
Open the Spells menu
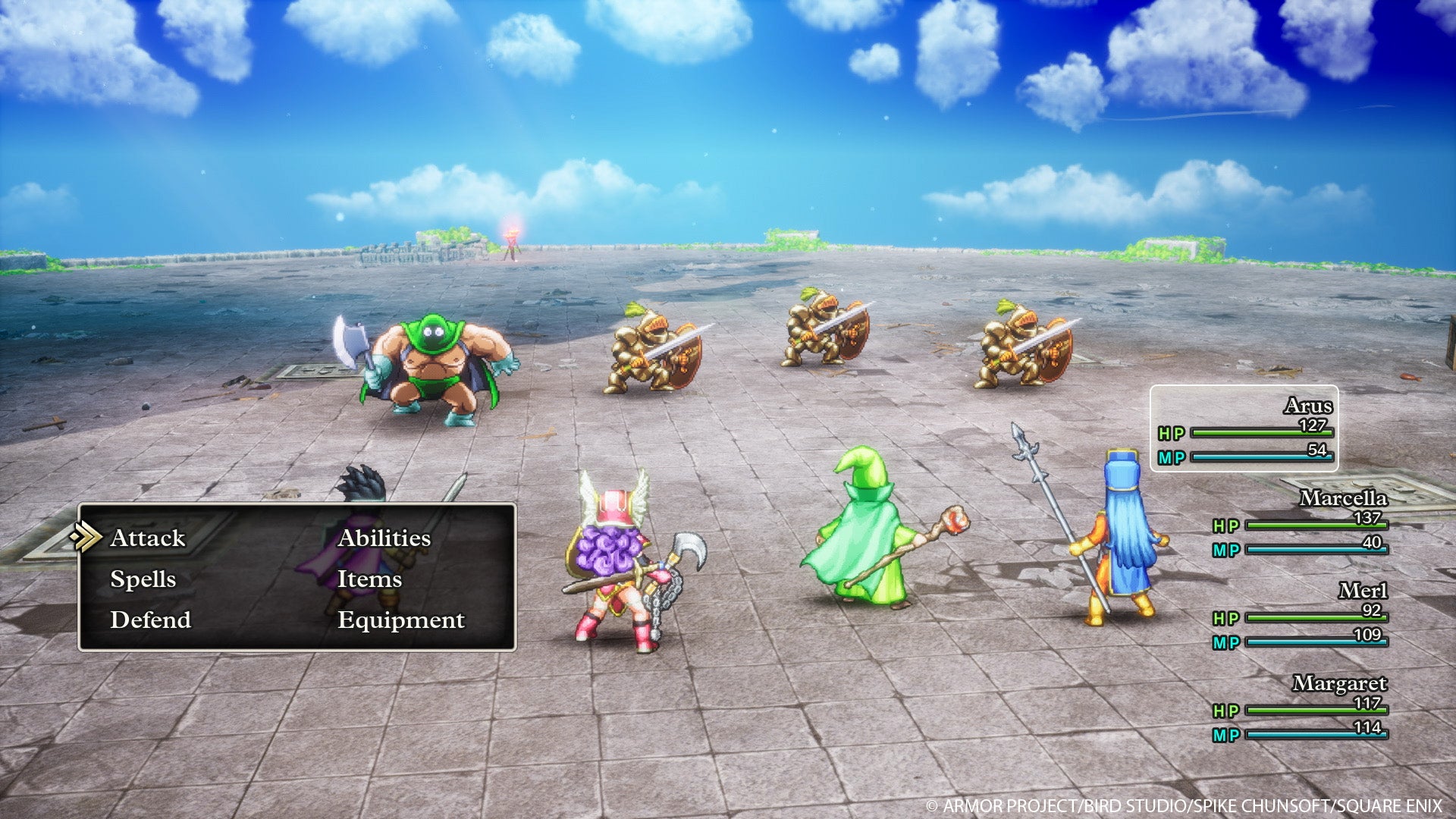[144, 579]
